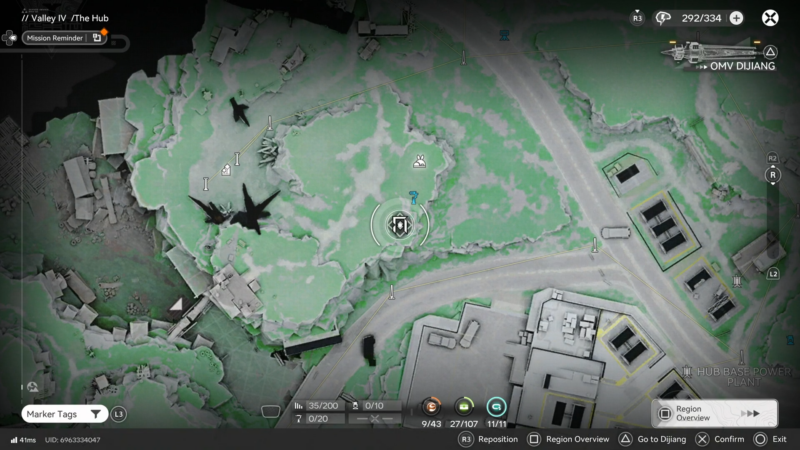This screenshot has height=450, width=800.
Task: Close the map with the X icon
Action: pos(770,18)
